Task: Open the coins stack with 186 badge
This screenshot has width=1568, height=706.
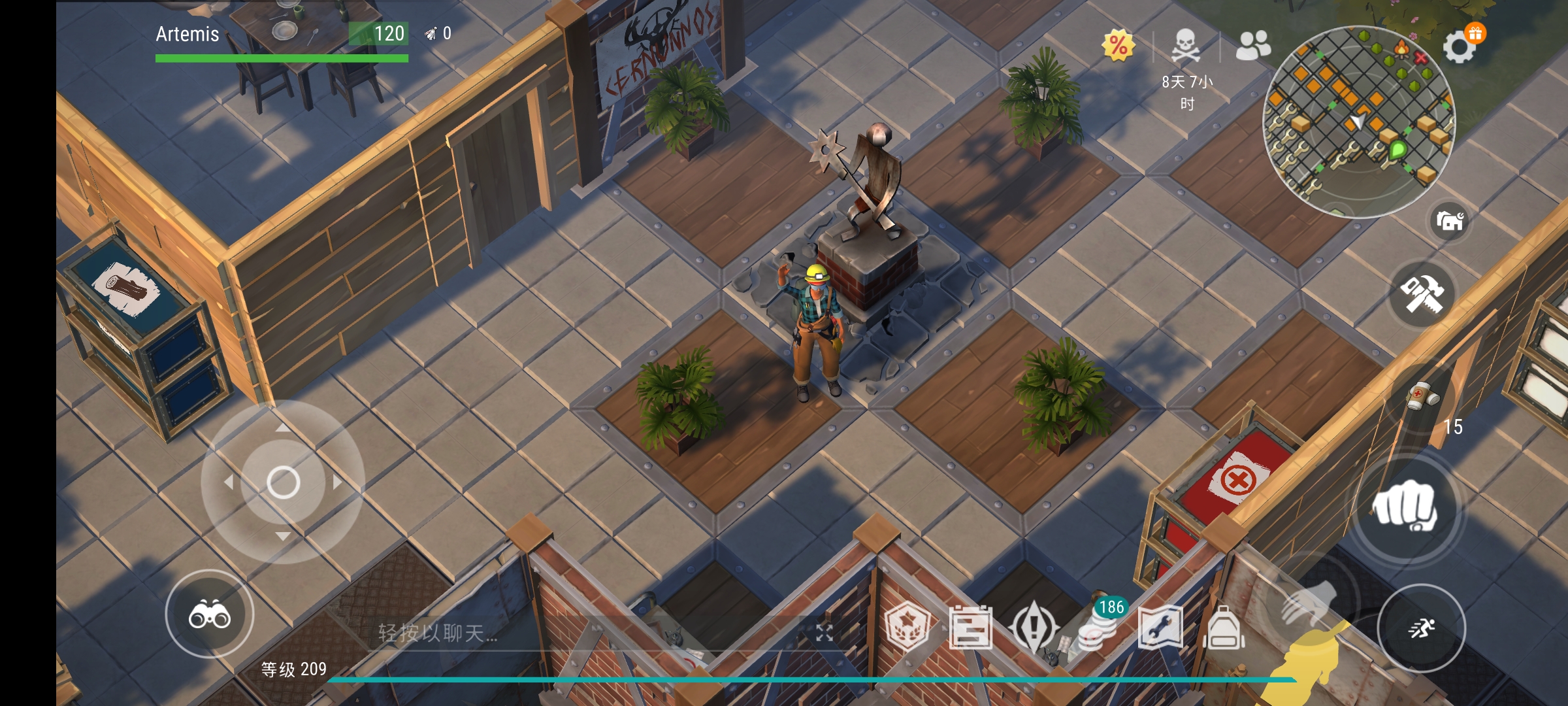Action: pyautogui.click(x=1099, y=630)
